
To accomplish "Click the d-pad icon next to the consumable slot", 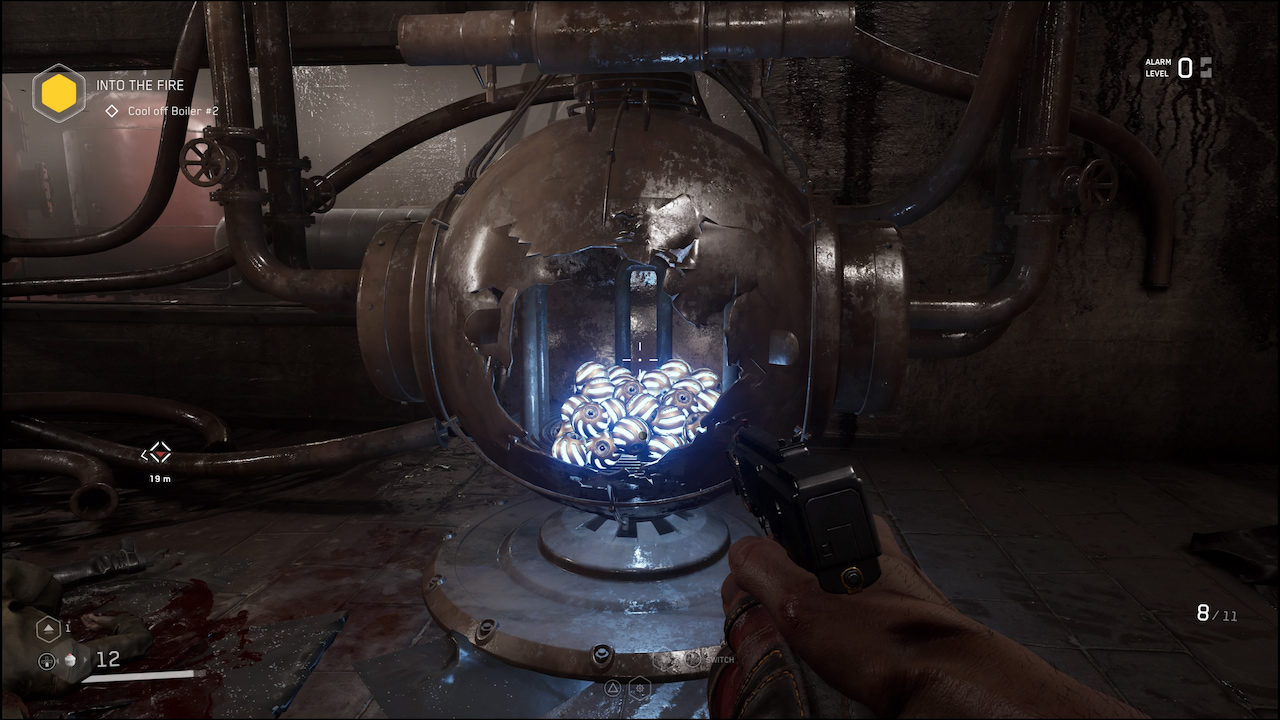I will coord(47,661).
